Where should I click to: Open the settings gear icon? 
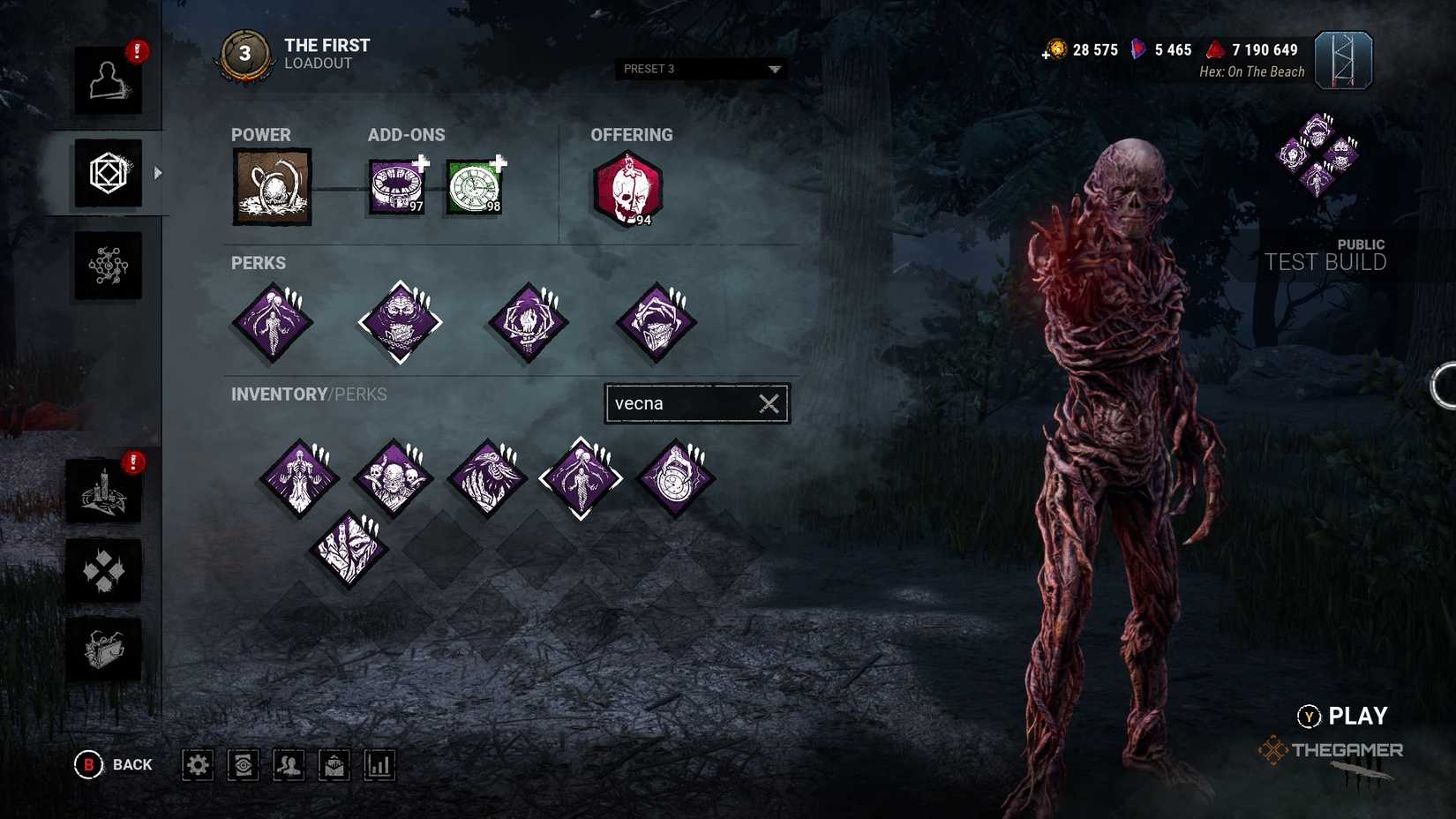(x=198, y=764)
